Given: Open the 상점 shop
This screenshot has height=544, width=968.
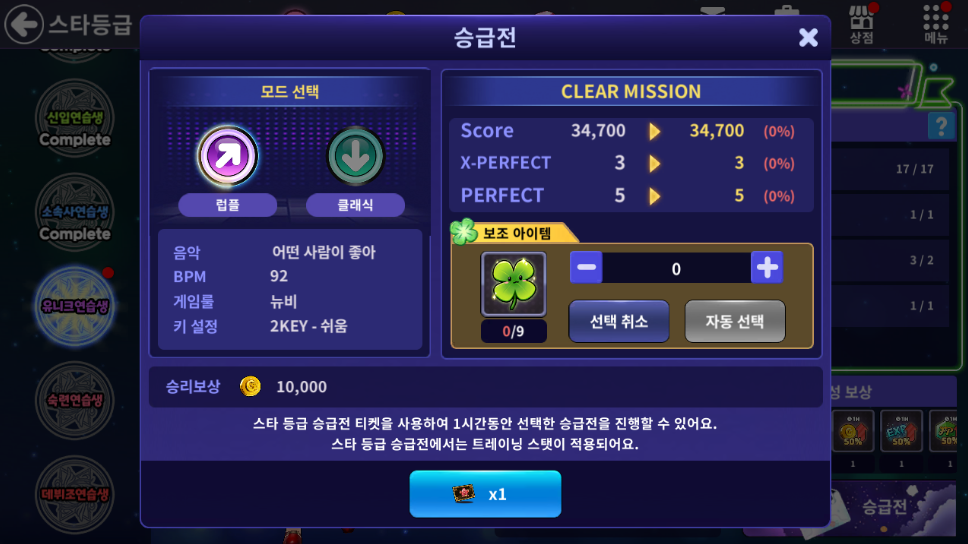Looking at the screenshot, I should point(862,24).
